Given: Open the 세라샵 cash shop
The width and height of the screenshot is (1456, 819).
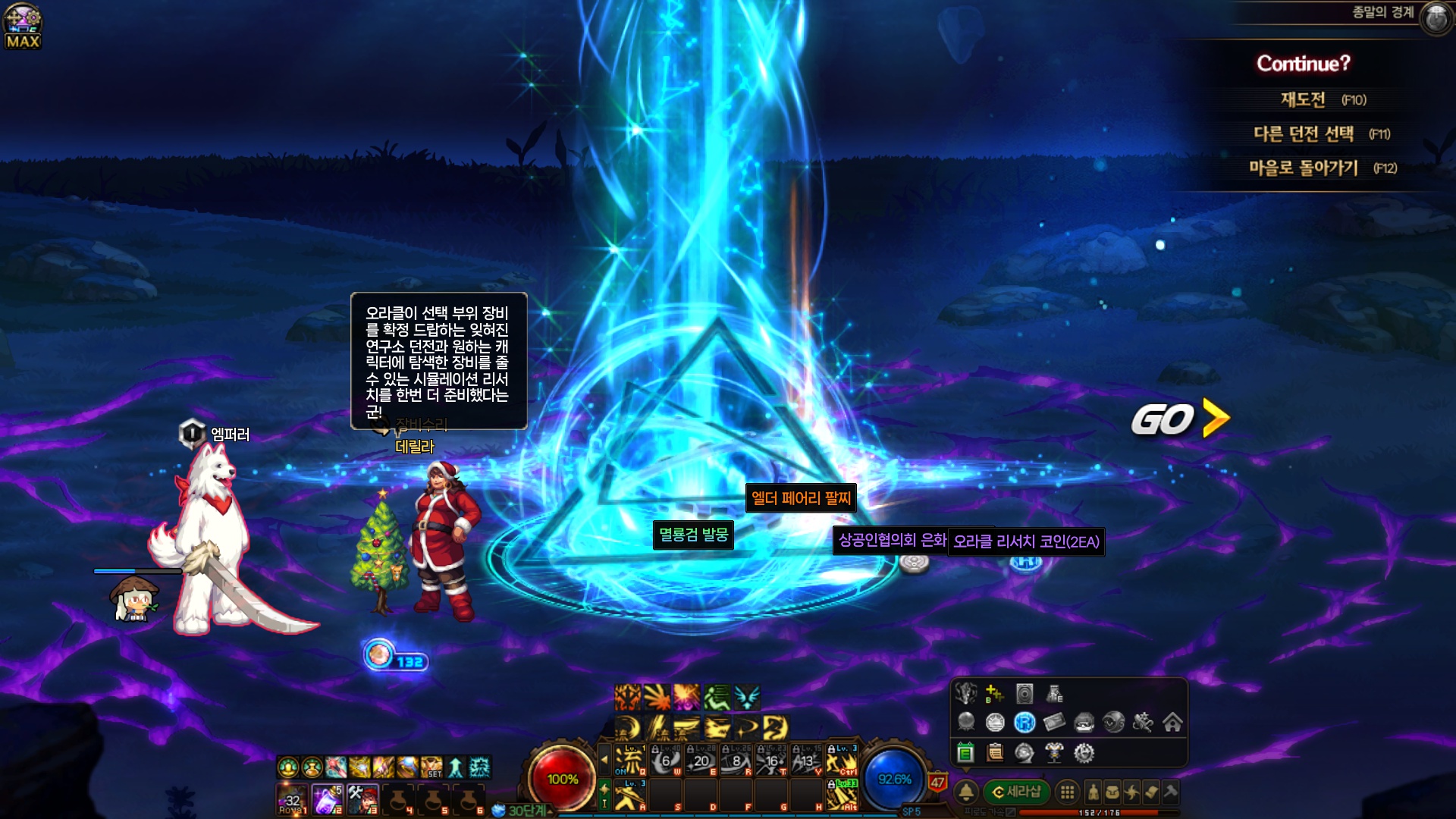Looking at the screenshot, I should coord(1016,792).
